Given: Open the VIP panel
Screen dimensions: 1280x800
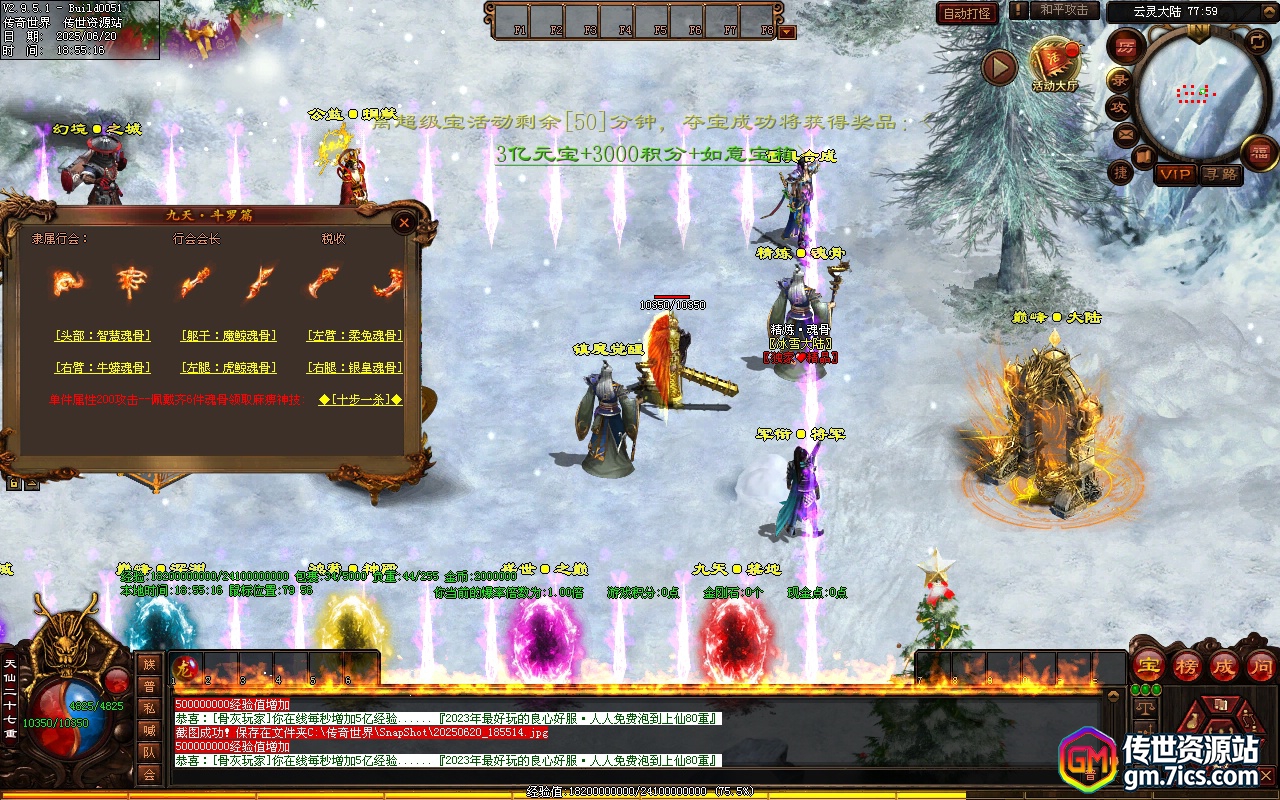Looking at the screenshot, I should [1176, 174].
